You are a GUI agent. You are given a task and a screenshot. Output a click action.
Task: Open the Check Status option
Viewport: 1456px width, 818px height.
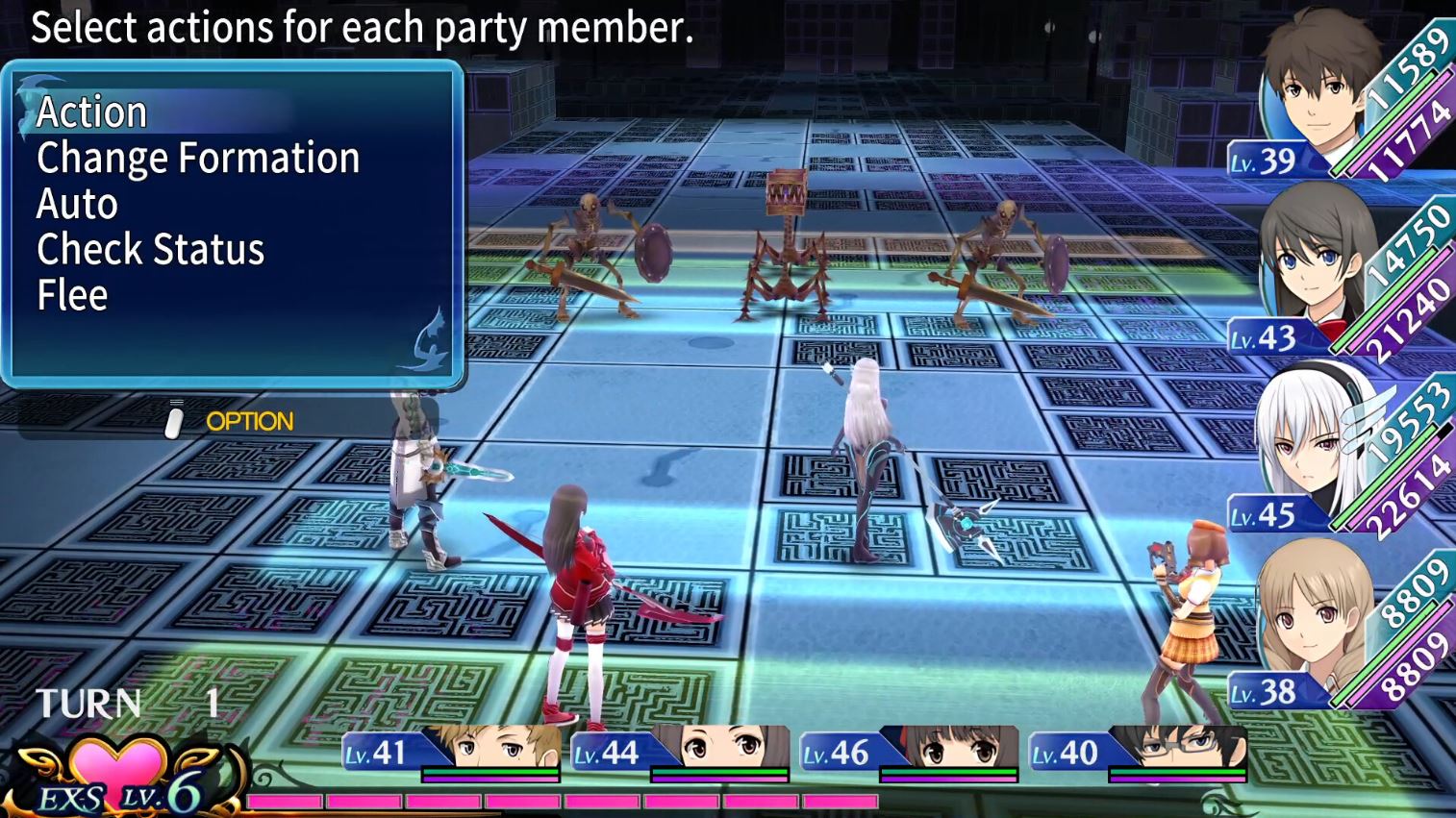point(150,250)
